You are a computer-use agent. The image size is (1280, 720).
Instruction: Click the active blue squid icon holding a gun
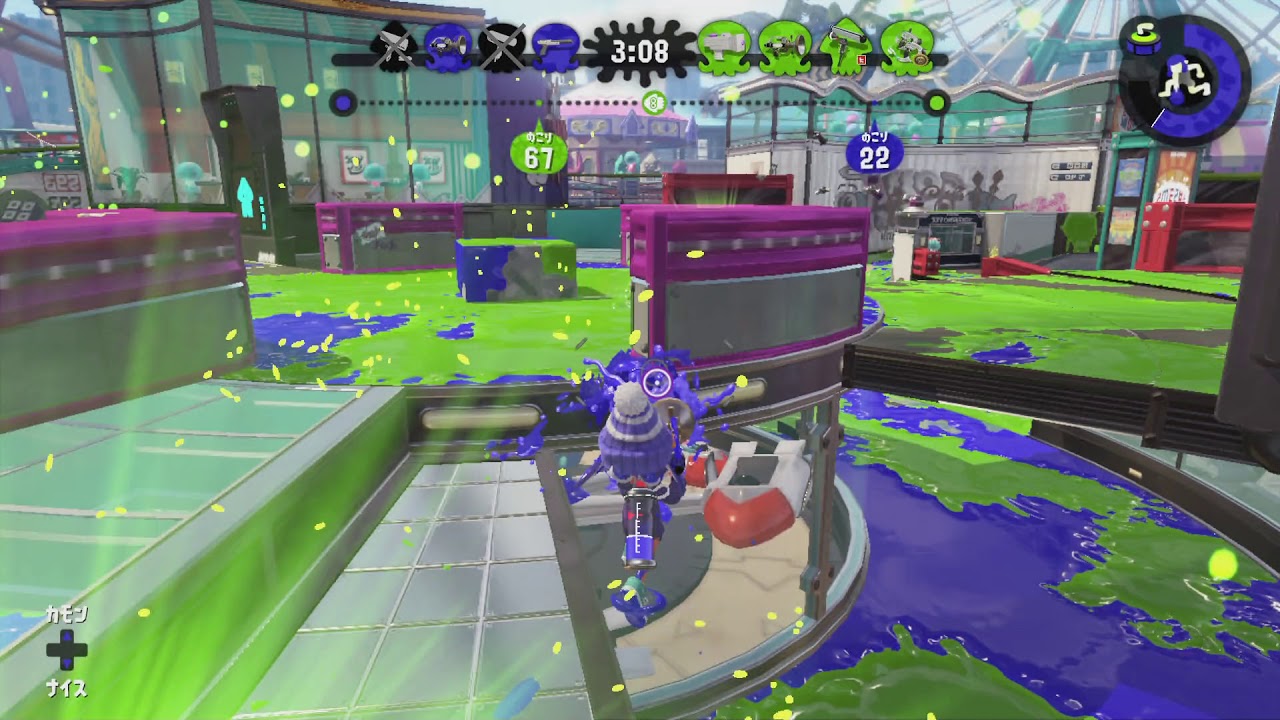tap(556, 45)
